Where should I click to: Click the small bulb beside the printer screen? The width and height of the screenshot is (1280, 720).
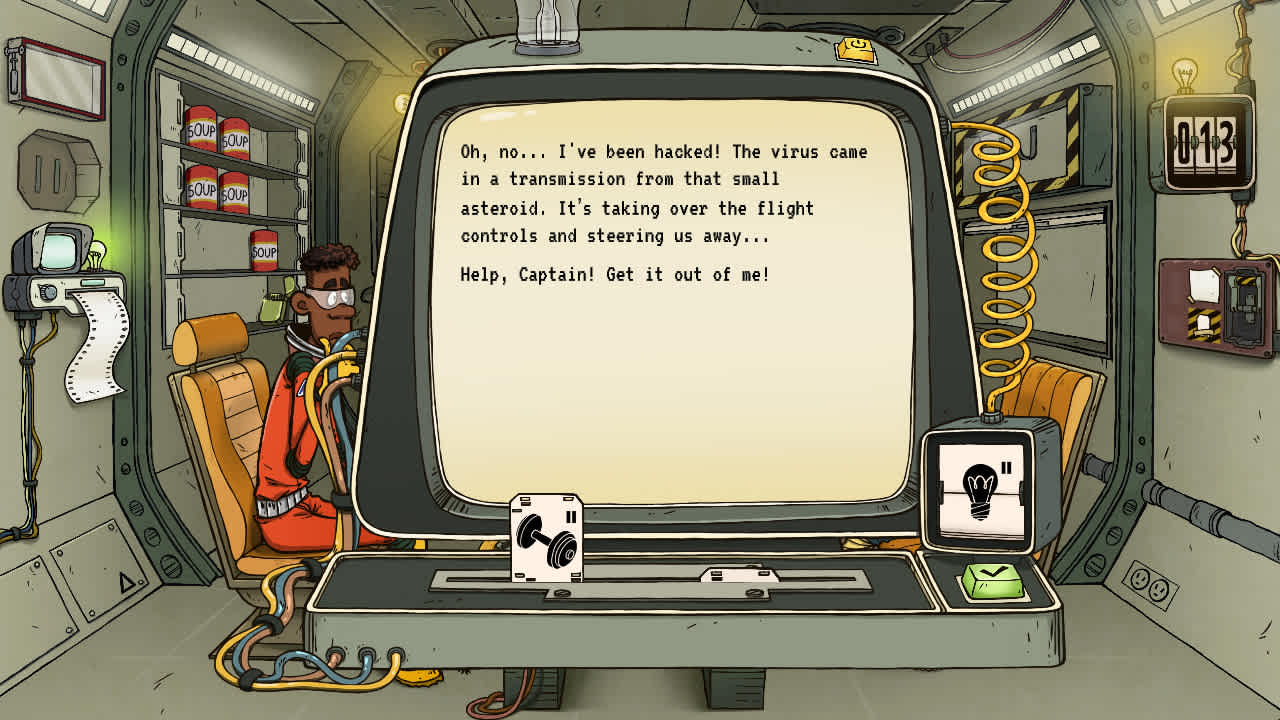96,255
